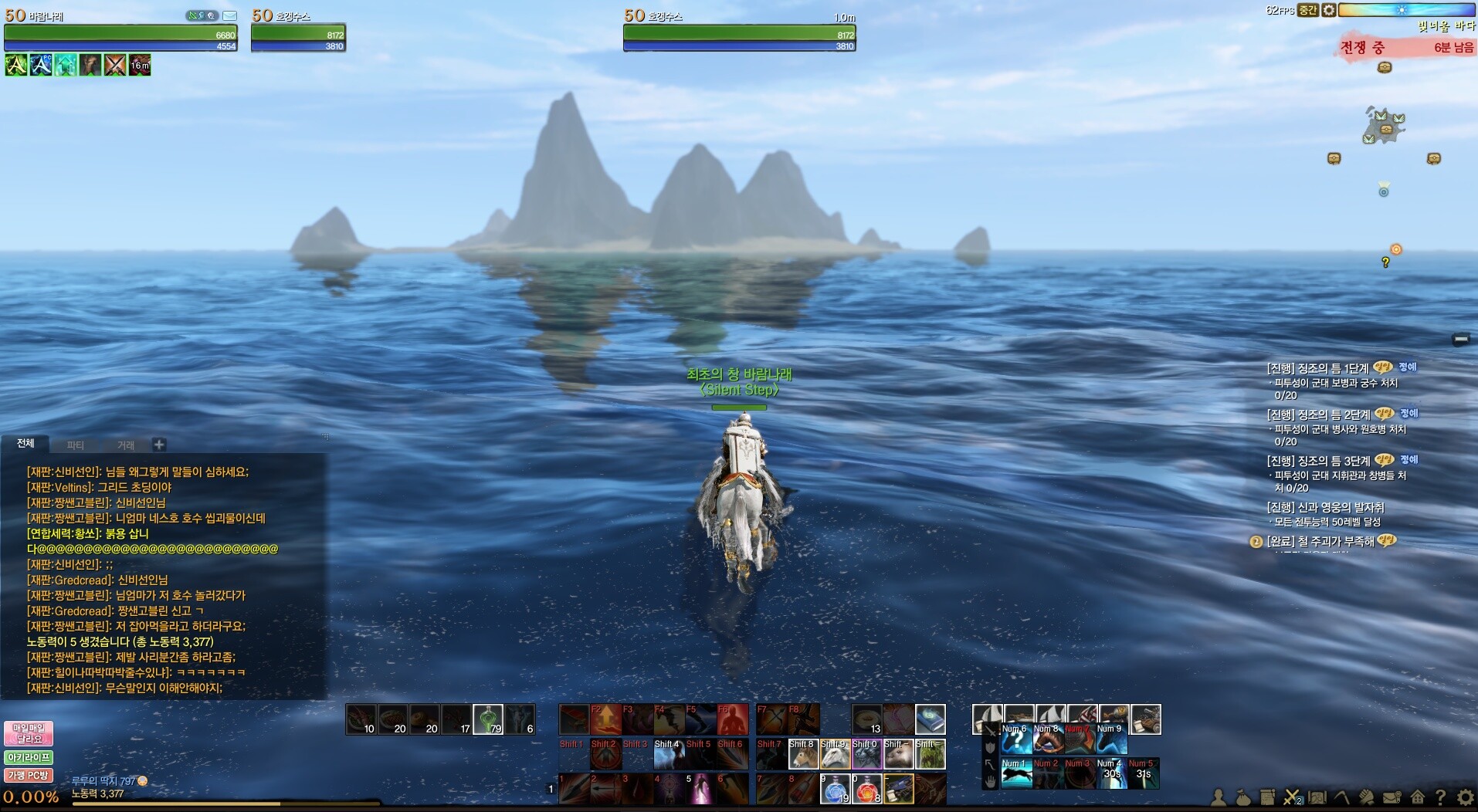Open the mail envelope icon

230,15
